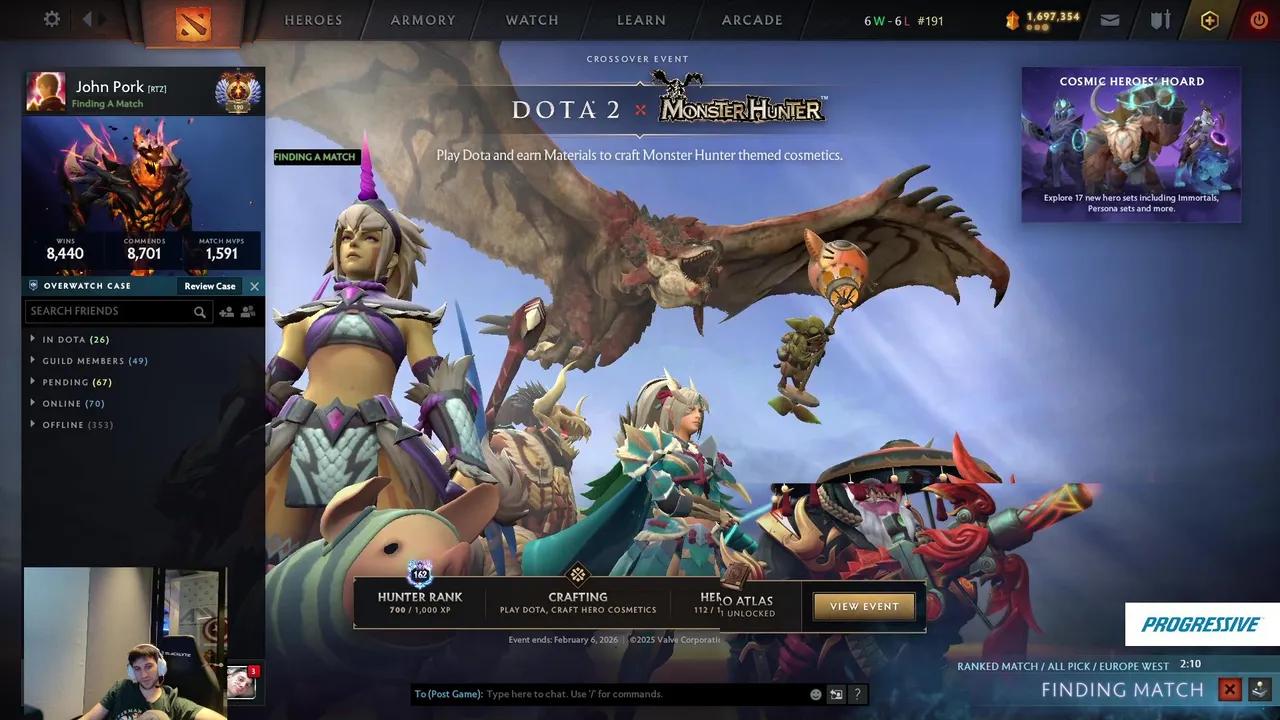This screenshot has height=720, width=1280.
Task: Open the mail/notifications inbox icon
Action: [1110, 19]
